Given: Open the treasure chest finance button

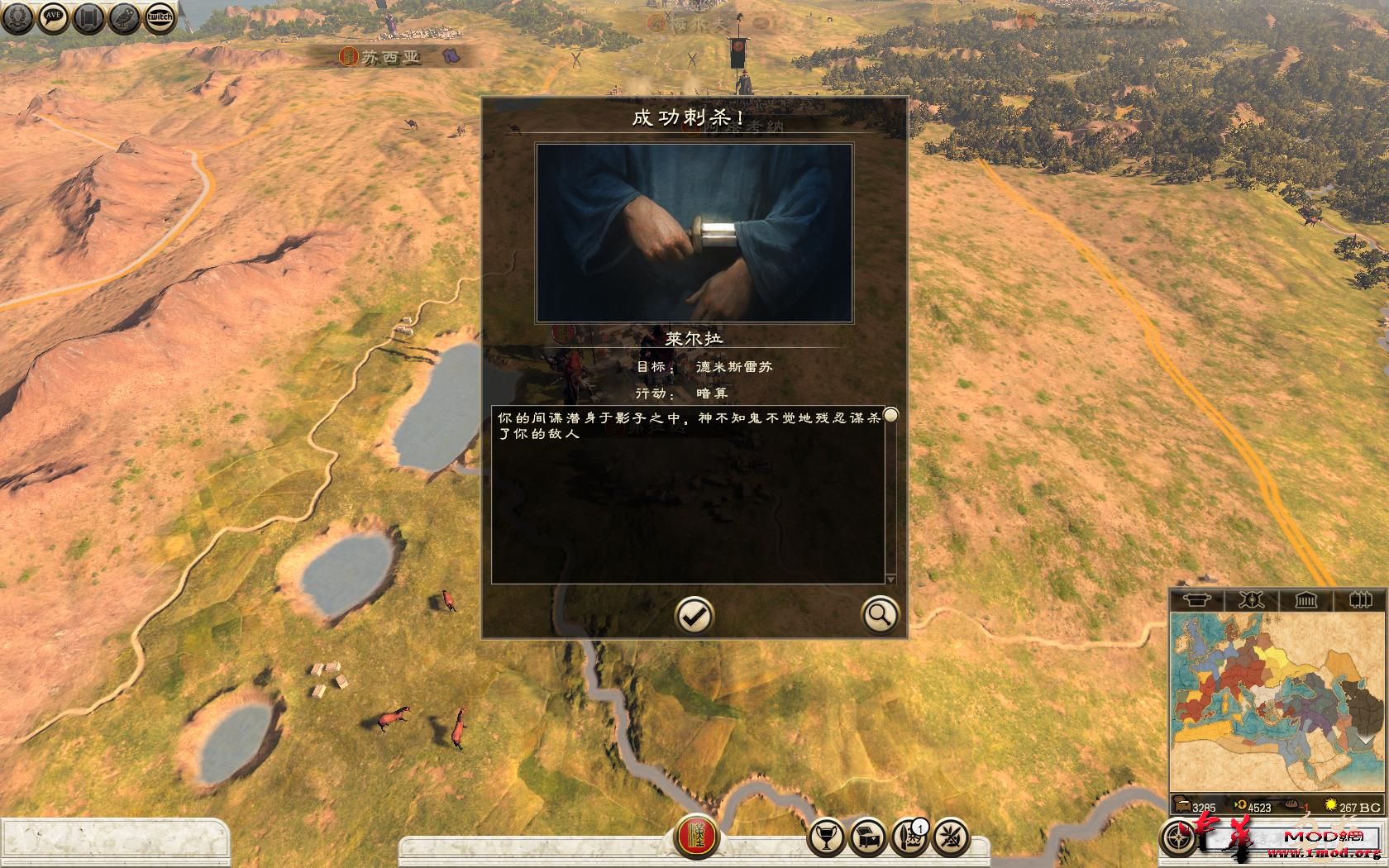Looking at the screenshot, I should click(867, 838).
